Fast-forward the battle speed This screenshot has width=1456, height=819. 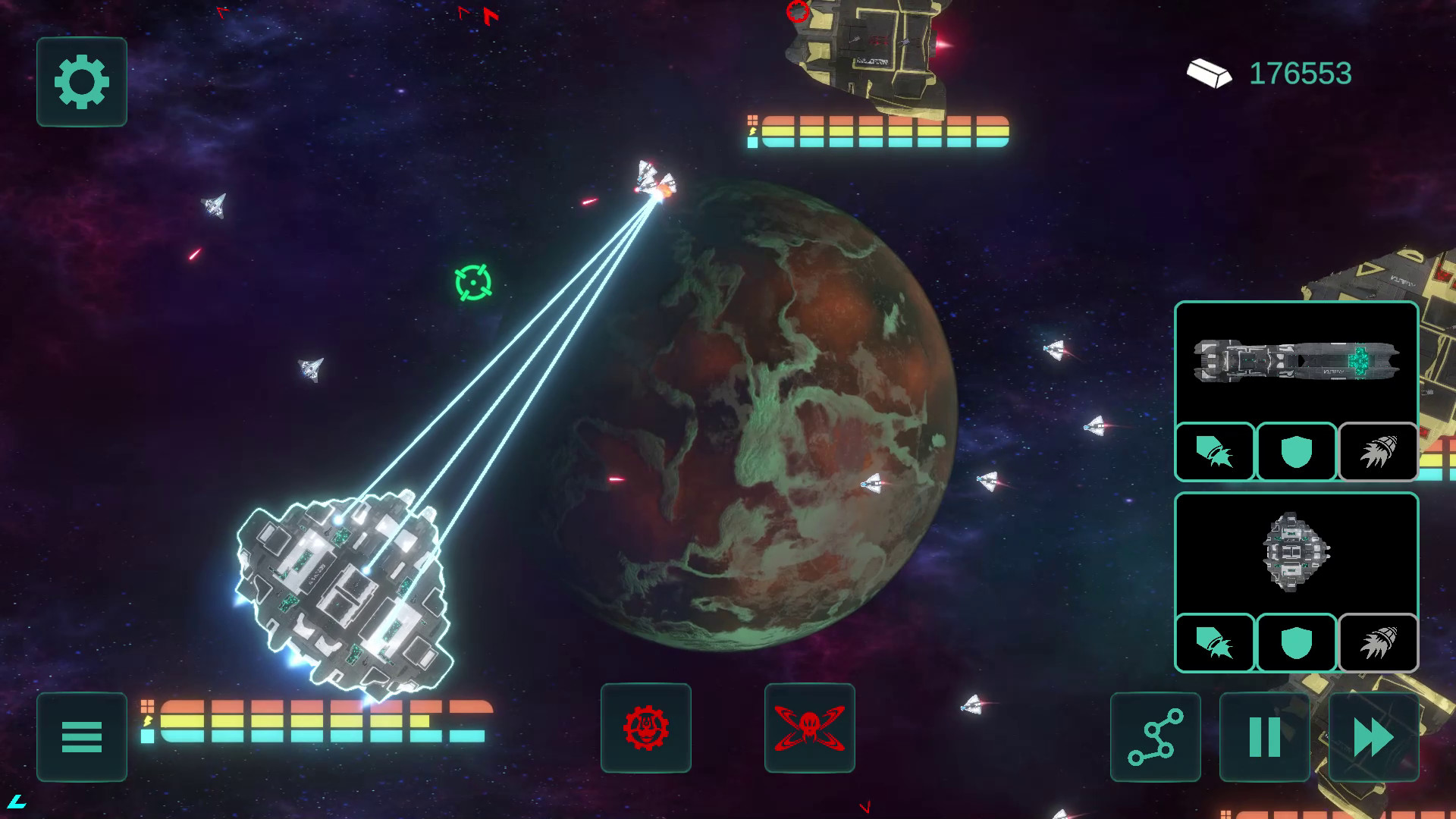click(x=1373, y=738)
